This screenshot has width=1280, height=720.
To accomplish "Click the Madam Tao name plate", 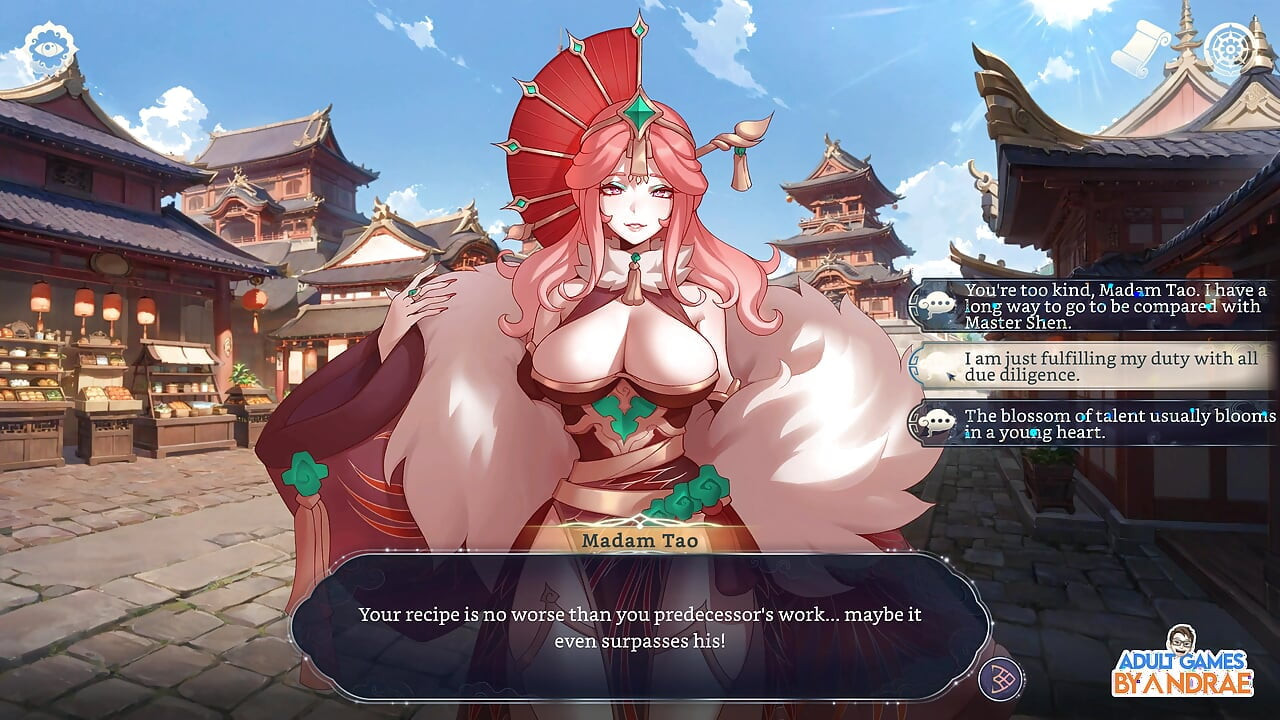I will point(640,540).
